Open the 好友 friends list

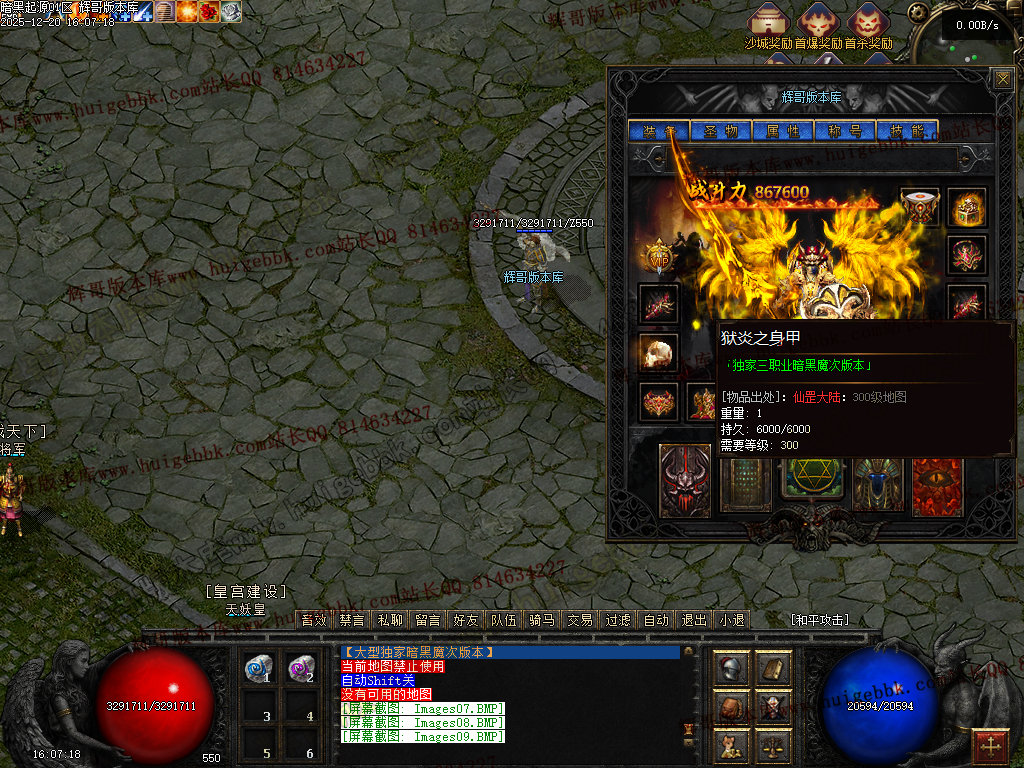click(466, 620)
